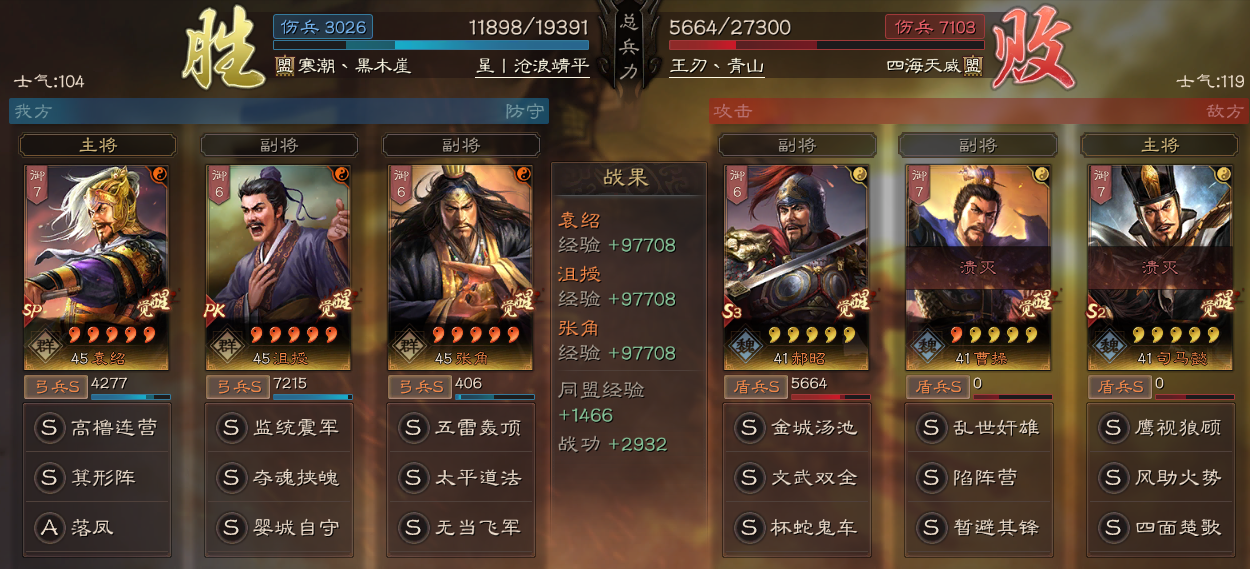Click the 无当飞军 skill

pos(460,528)
